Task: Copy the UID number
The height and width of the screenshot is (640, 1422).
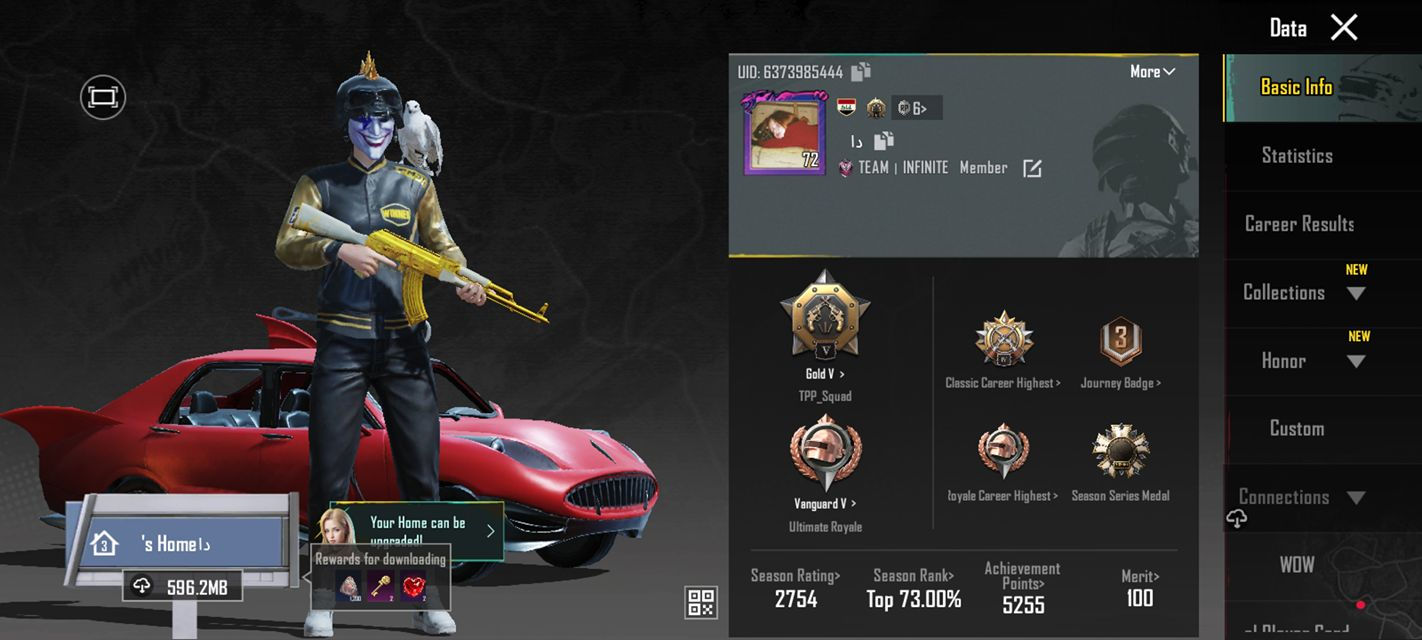Action: 861,72
